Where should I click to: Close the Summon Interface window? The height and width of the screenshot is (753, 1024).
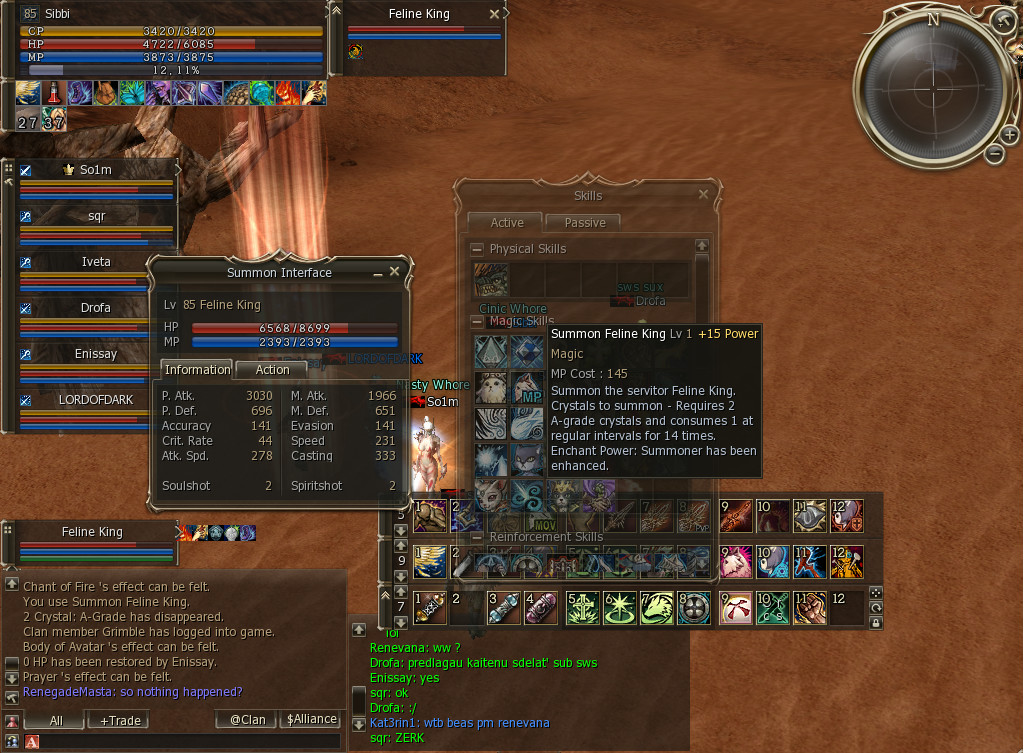pyautogui.click(x=394, y=271)
